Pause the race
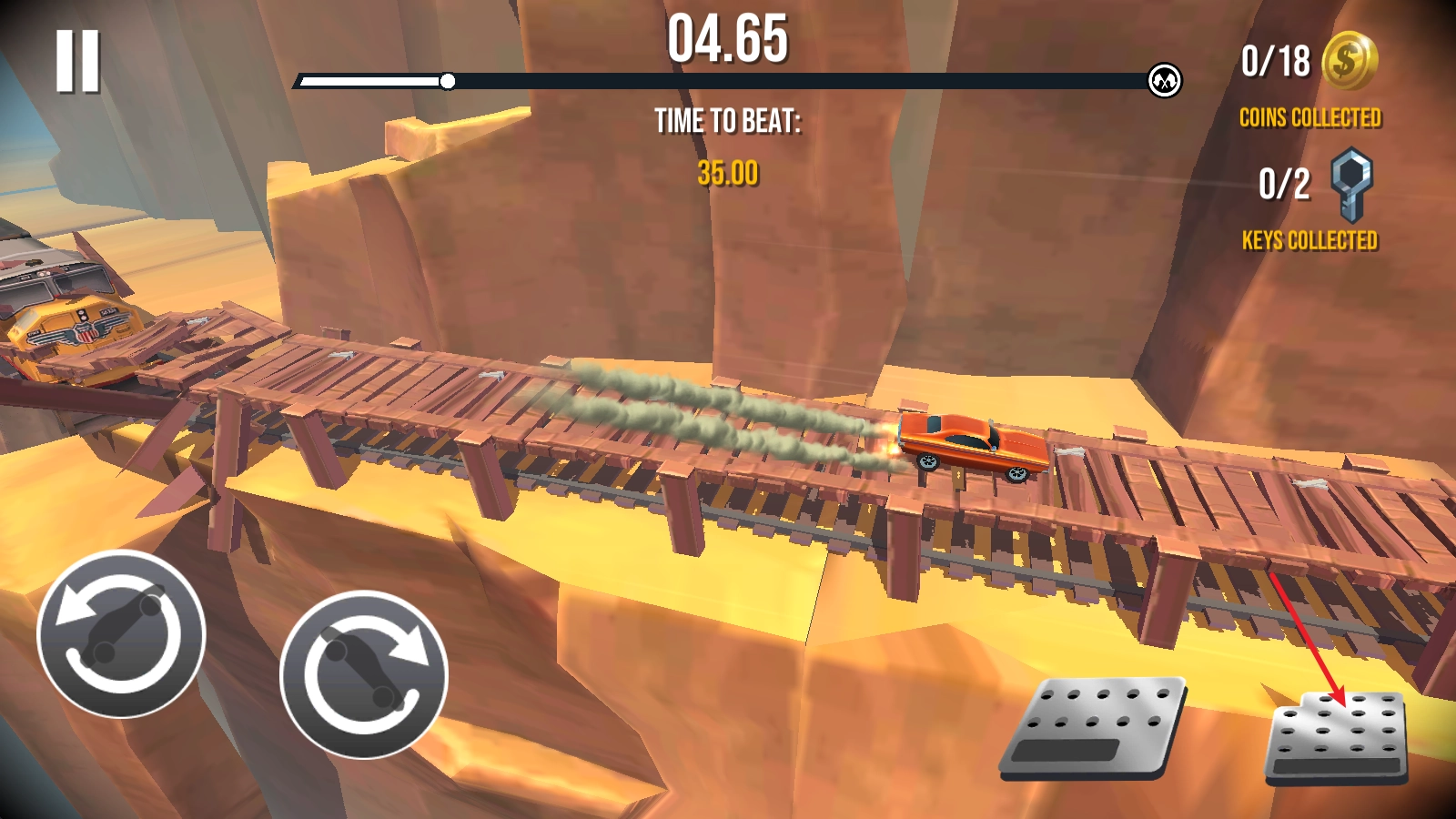The image size is (1456, 819). 77,61
